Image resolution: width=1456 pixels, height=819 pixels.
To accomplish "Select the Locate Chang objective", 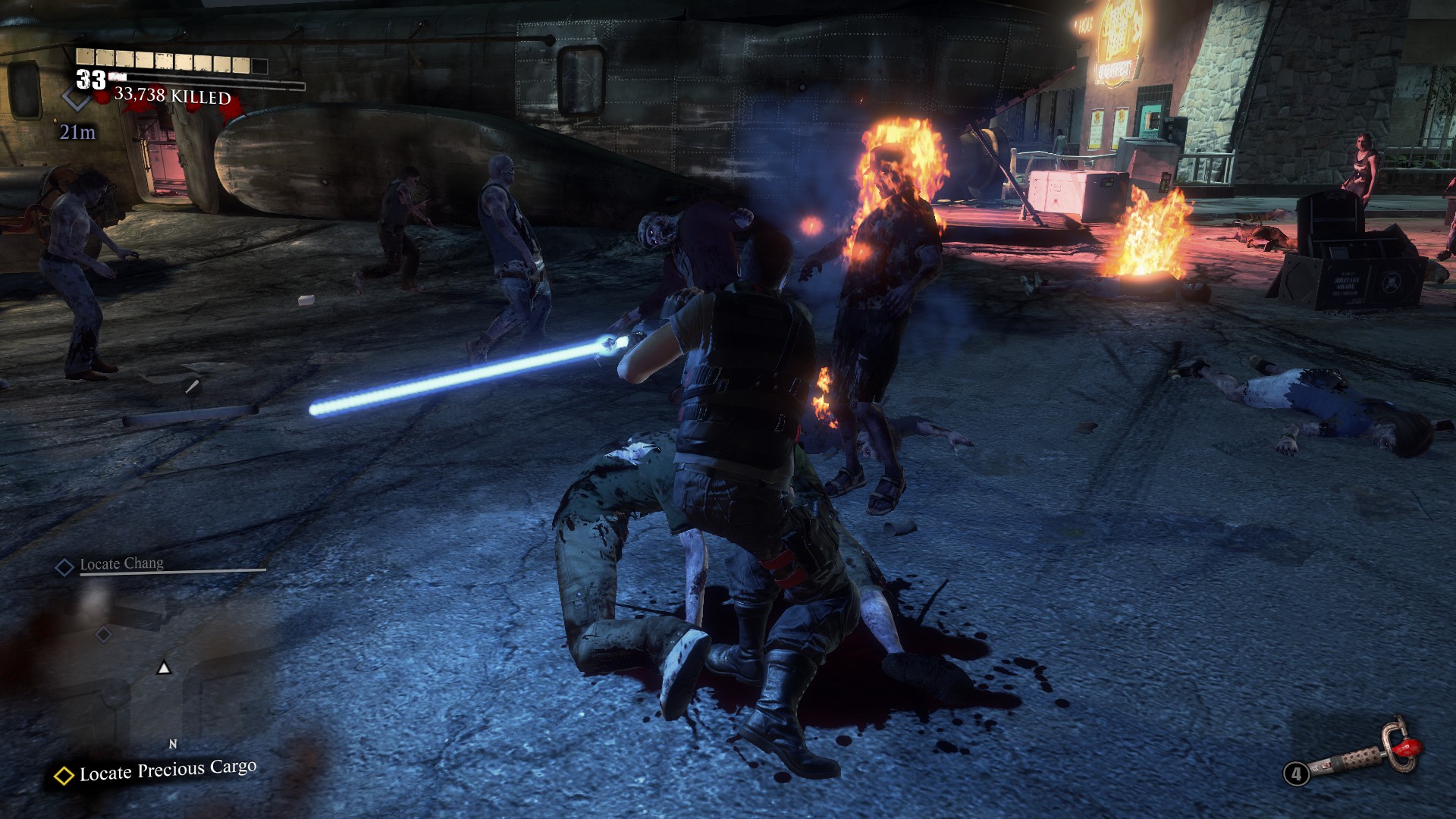I will [121, 564].
